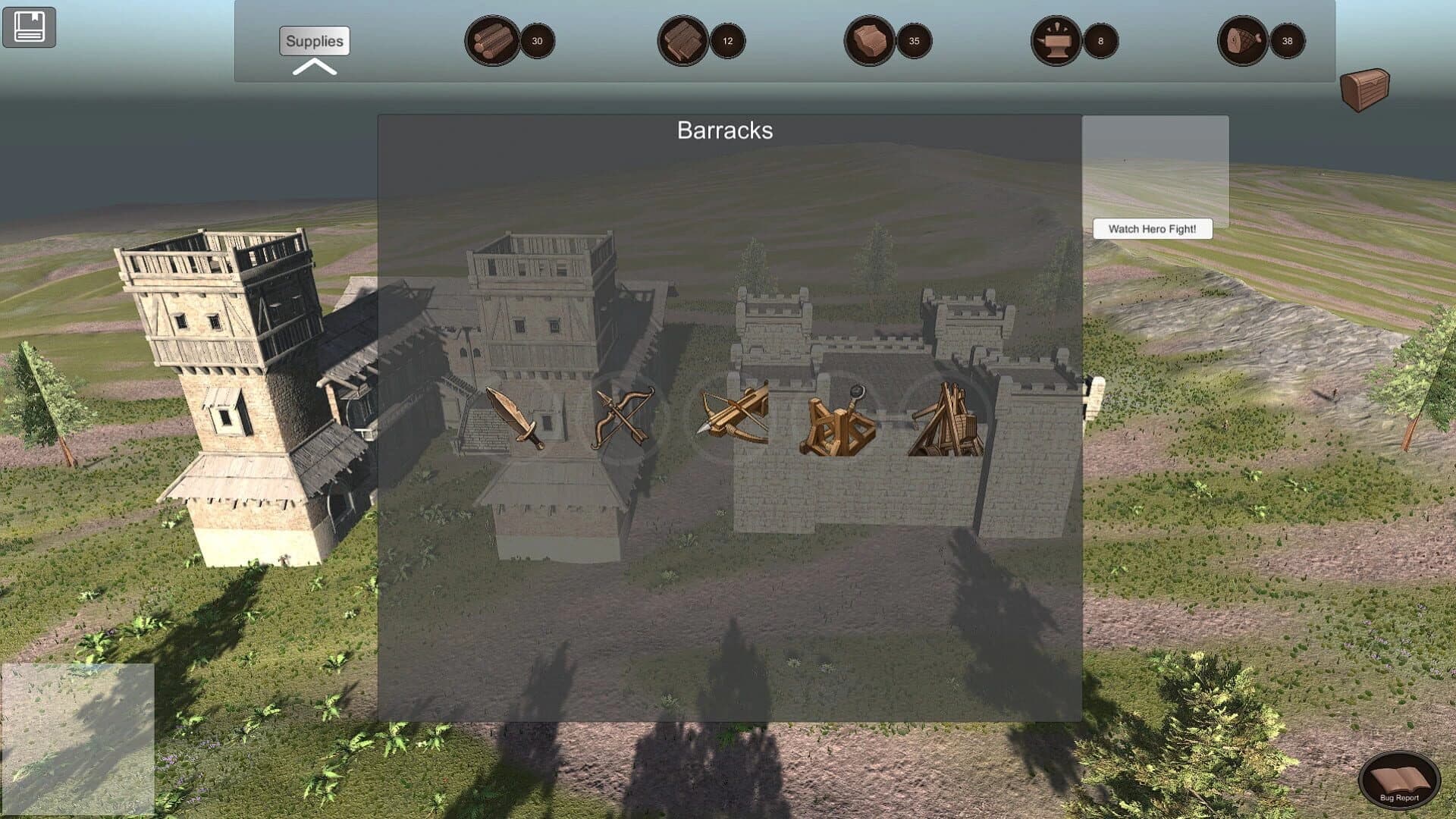The width and height of the screenshot is (1456, 819).
Task: Click the Supplies tab label
Action: (312, 42)
